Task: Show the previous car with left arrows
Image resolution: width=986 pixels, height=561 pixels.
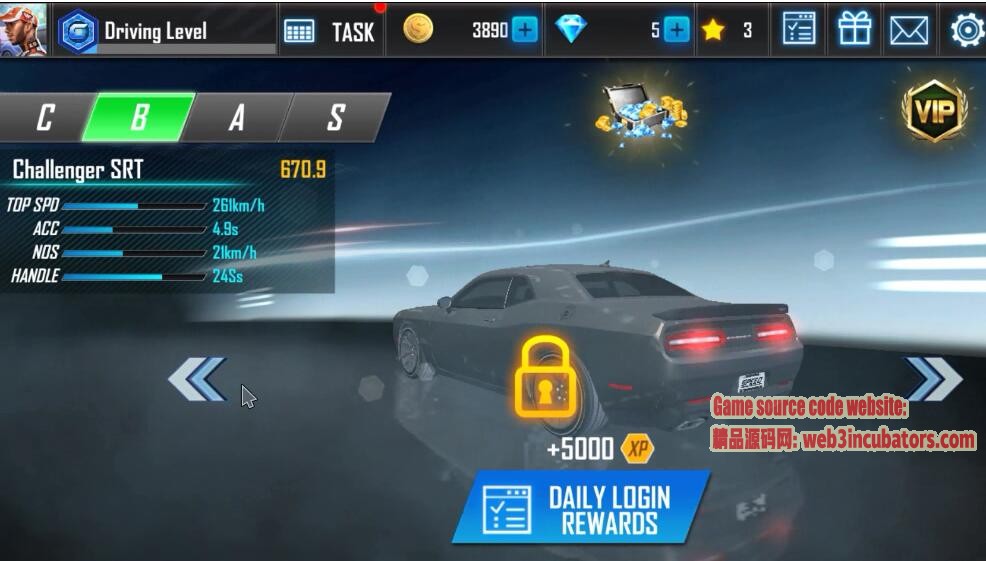Action: coord(197,379)
